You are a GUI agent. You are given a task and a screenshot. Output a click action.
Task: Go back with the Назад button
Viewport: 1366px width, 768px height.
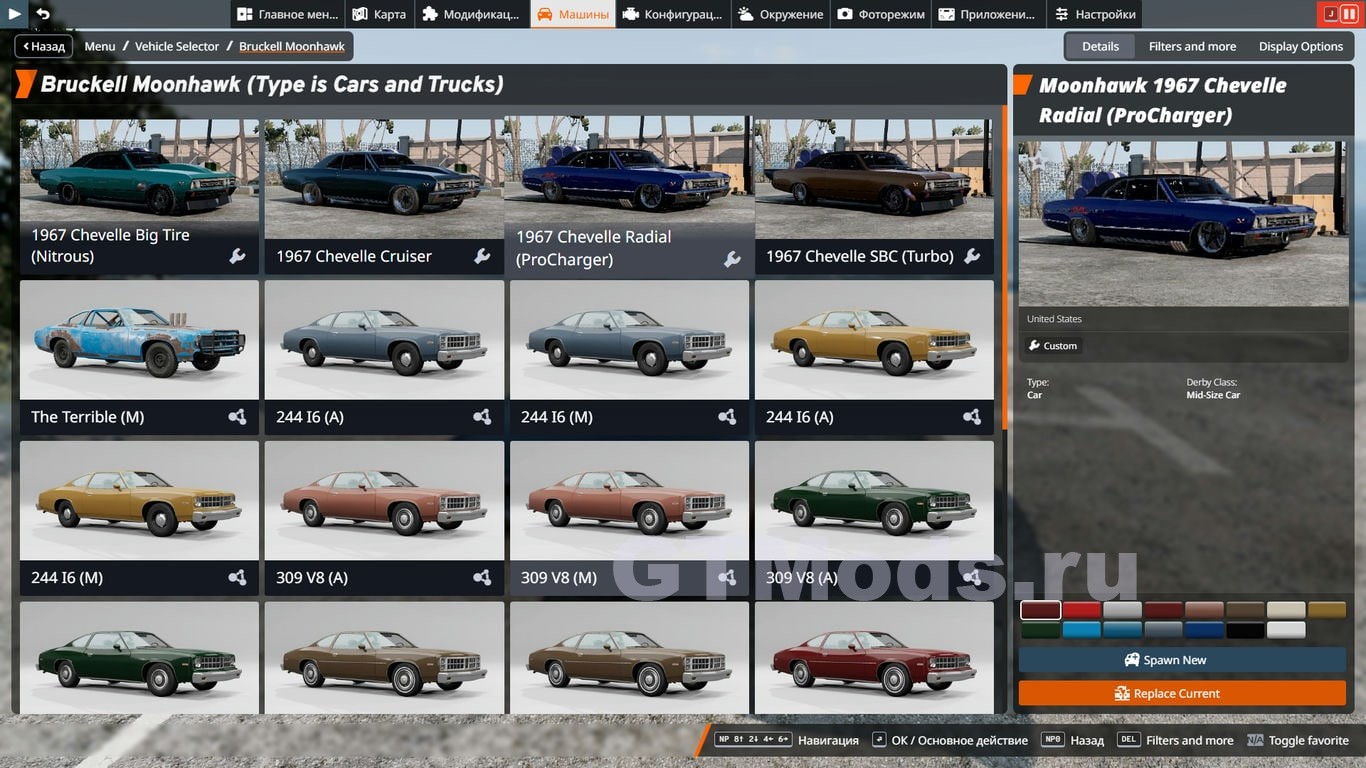point(41,46)
